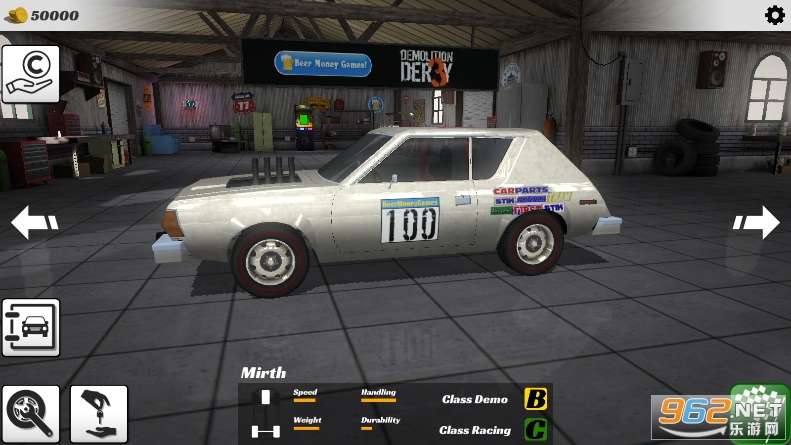
Task: Show the next car with right arrow
Action: click(x=757, y=222)
